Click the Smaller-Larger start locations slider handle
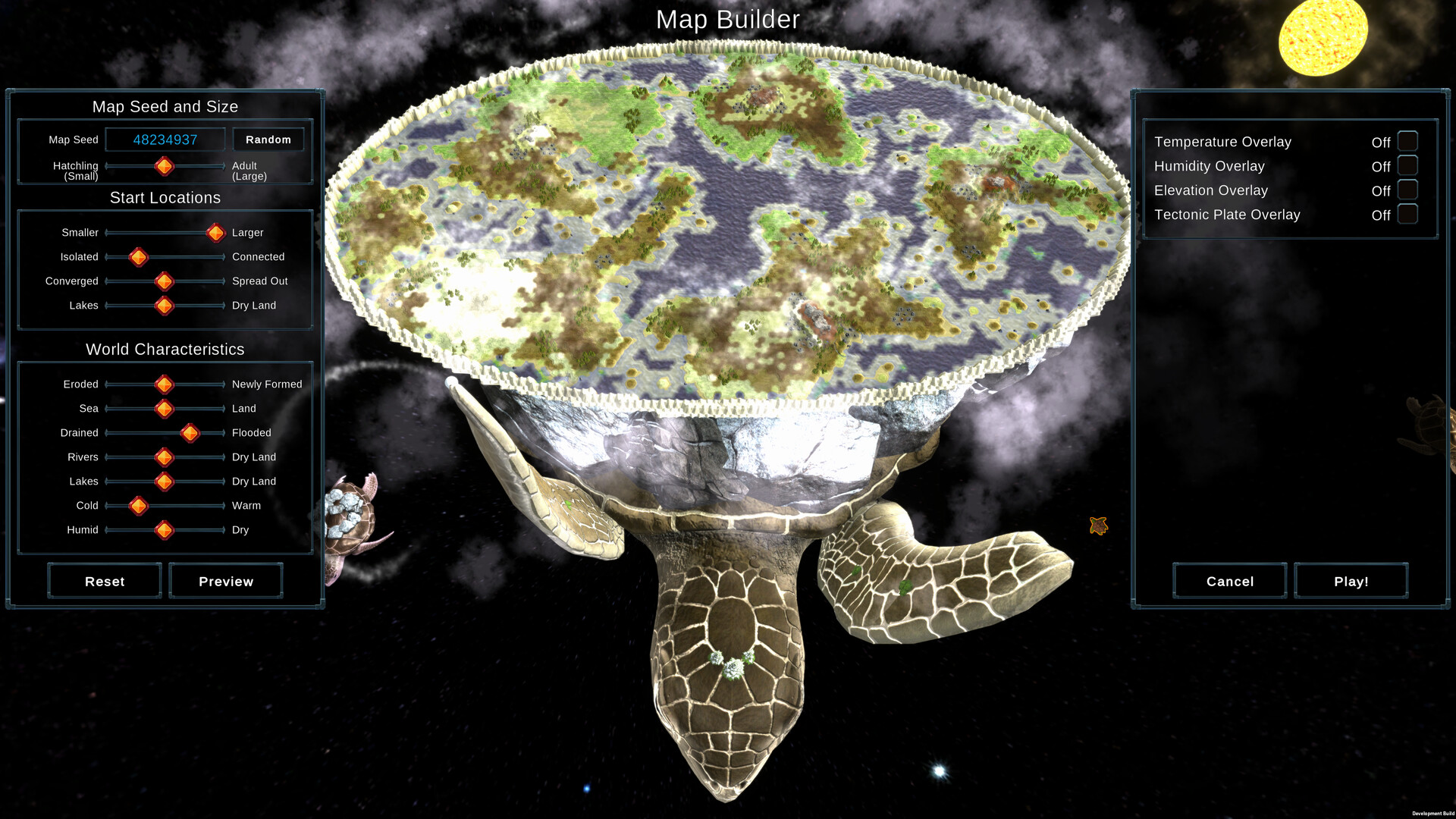The height and width of the screenshot is (819, 1456). coord(215,233)
